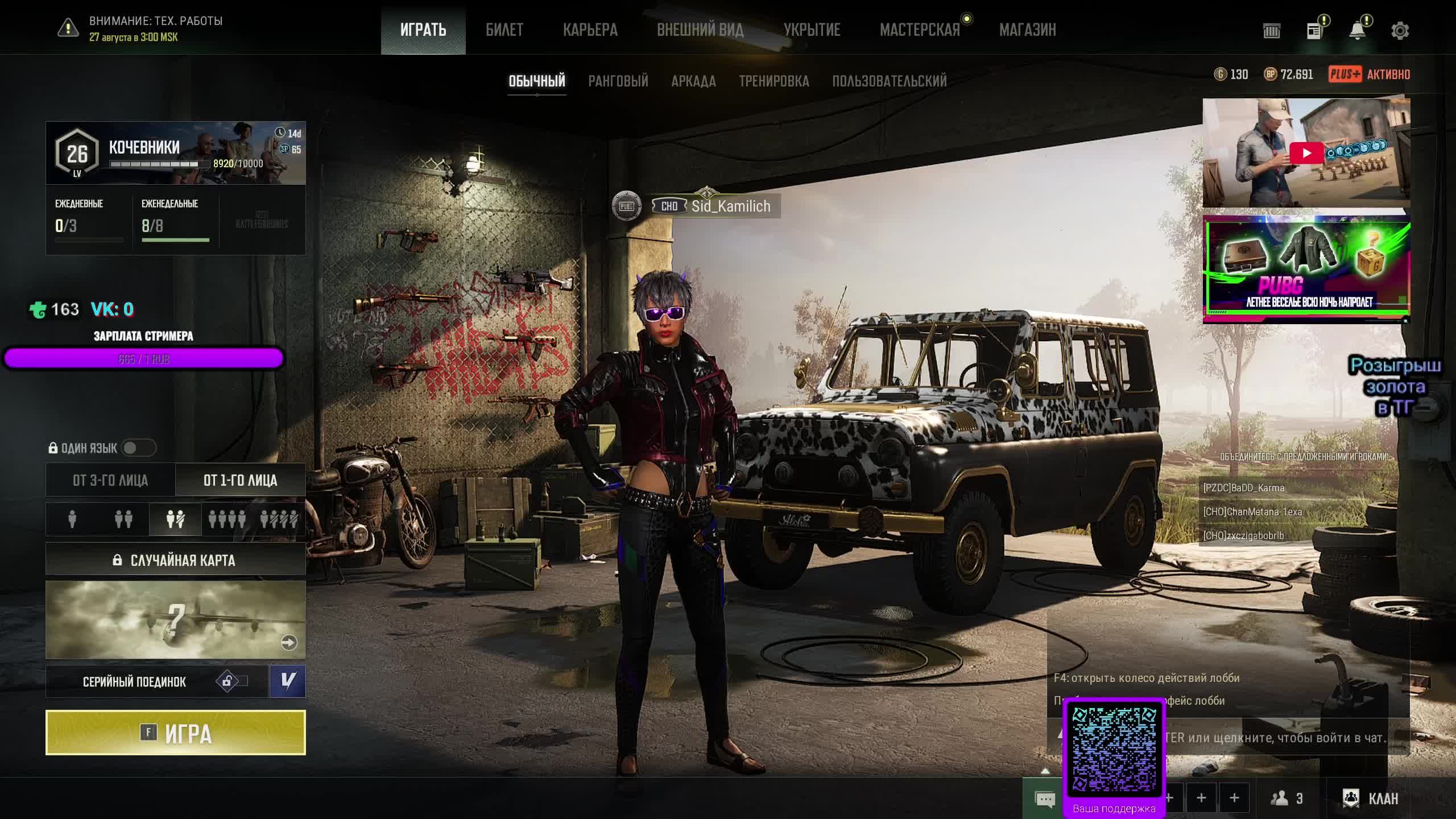1456x819 pixels.
Task: Select the РАНГОВЫЙ ranked mode
Action: 618,81
